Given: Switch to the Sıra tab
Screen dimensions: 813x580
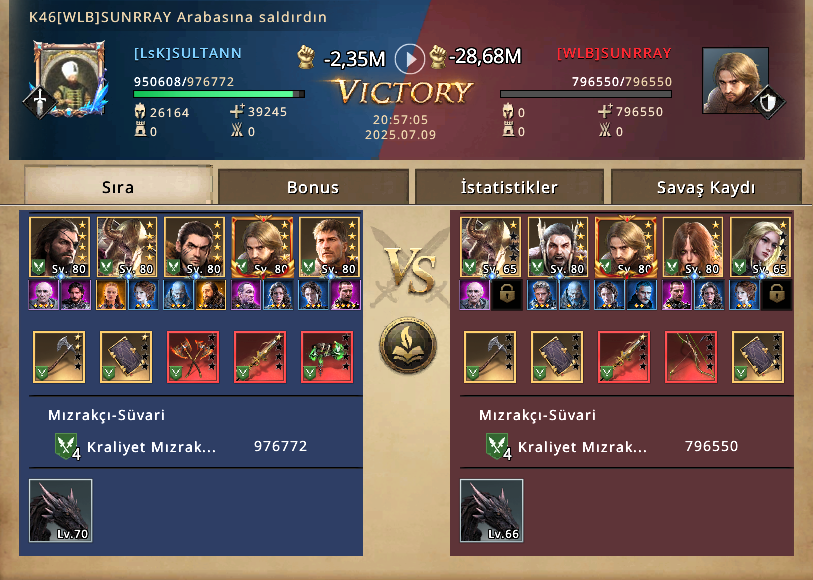Looking at the screenshot, I should 118,187.
